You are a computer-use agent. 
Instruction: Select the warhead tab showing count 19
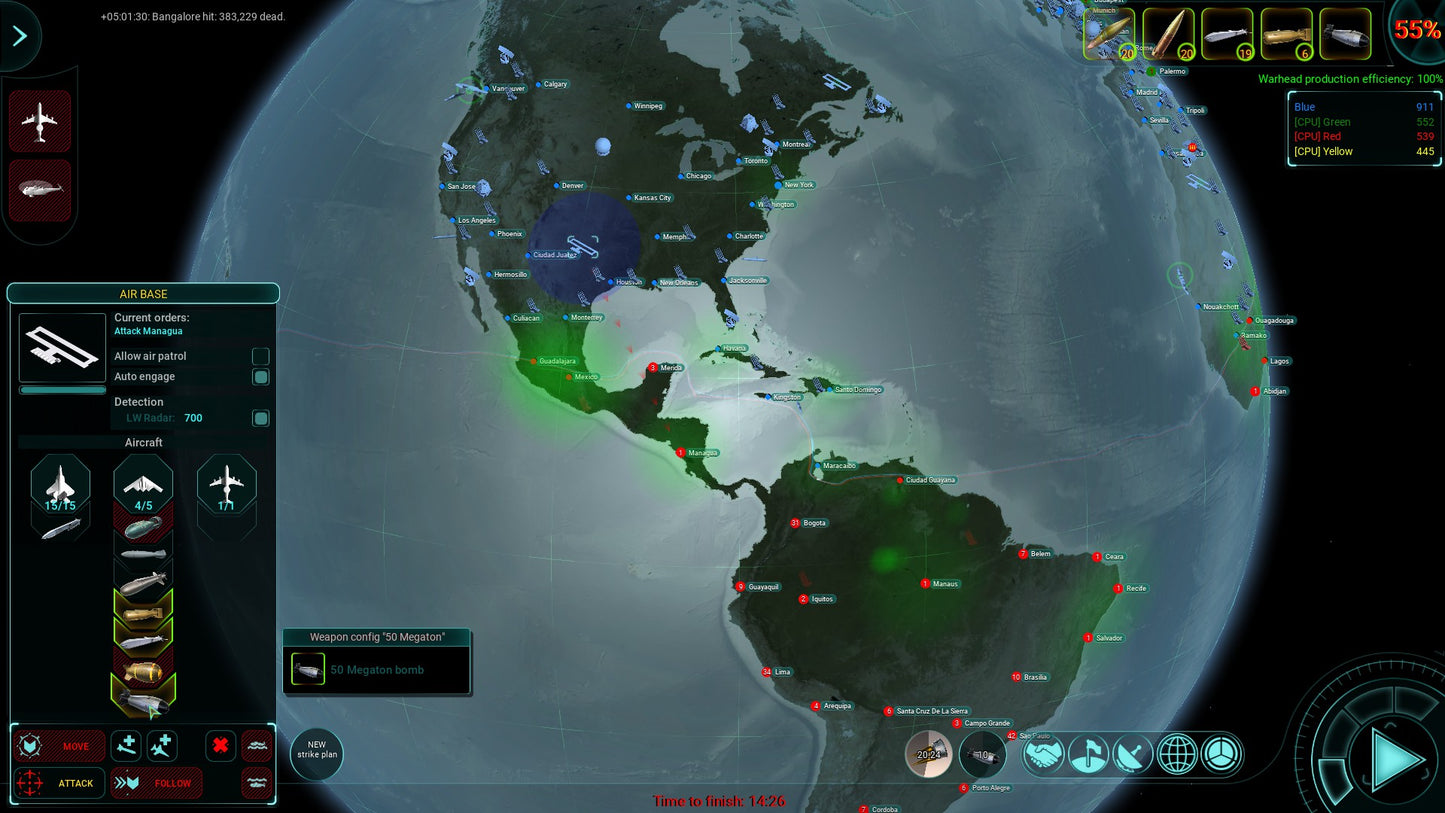click(x=1227, y=33)
